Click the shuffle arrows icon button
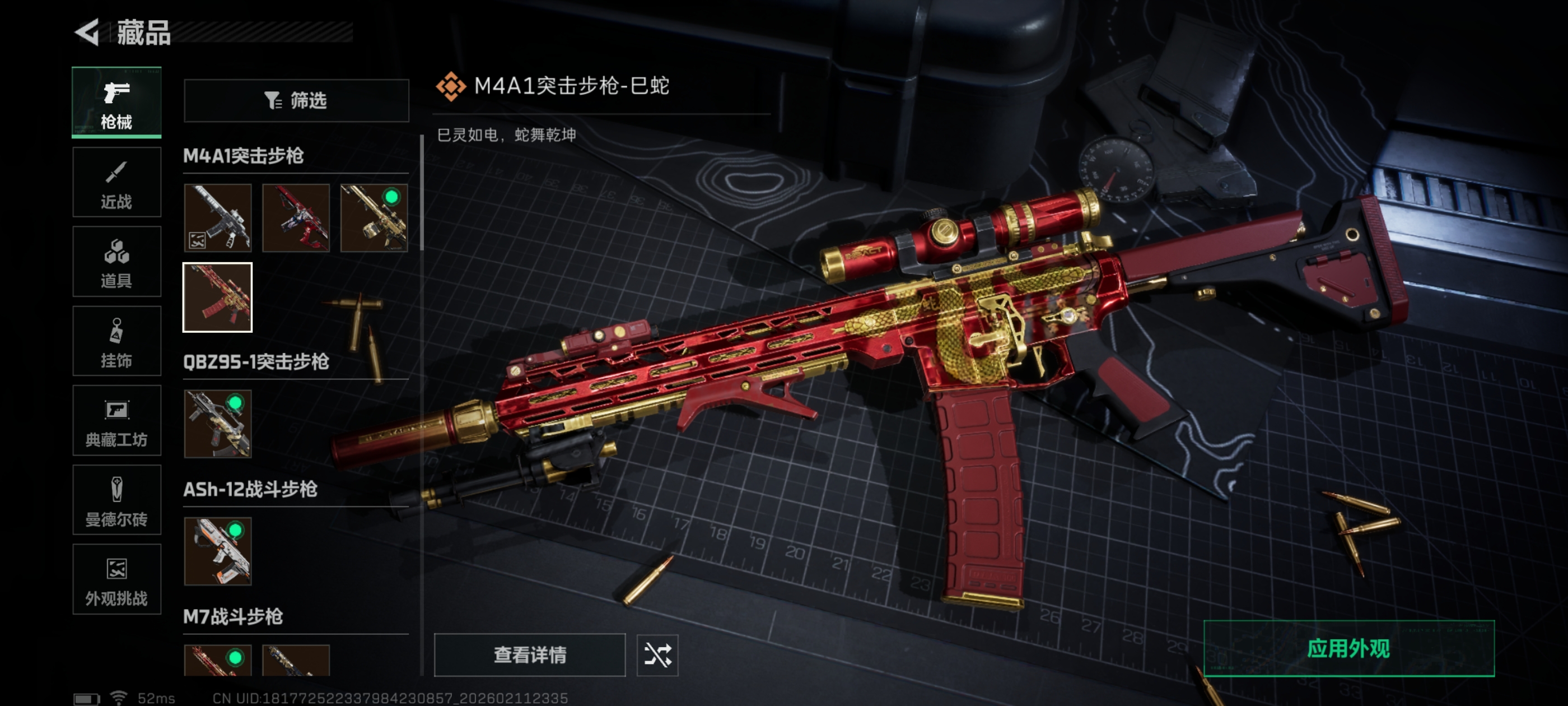The height and width of the screenshot is (706, 1568). tap(657, 655)
